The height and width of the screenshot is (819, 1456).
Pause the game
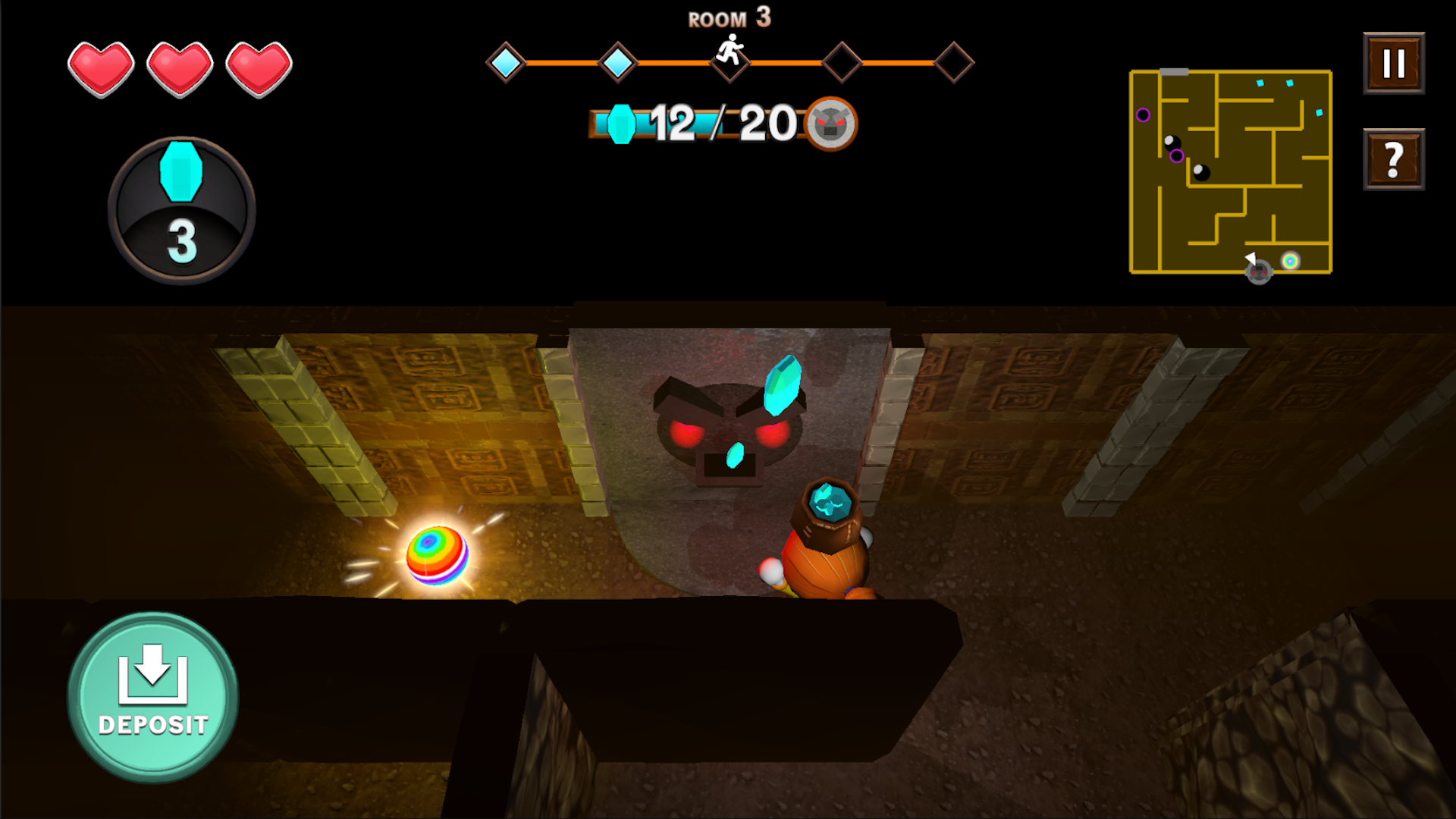click(x=1393, y=64)
